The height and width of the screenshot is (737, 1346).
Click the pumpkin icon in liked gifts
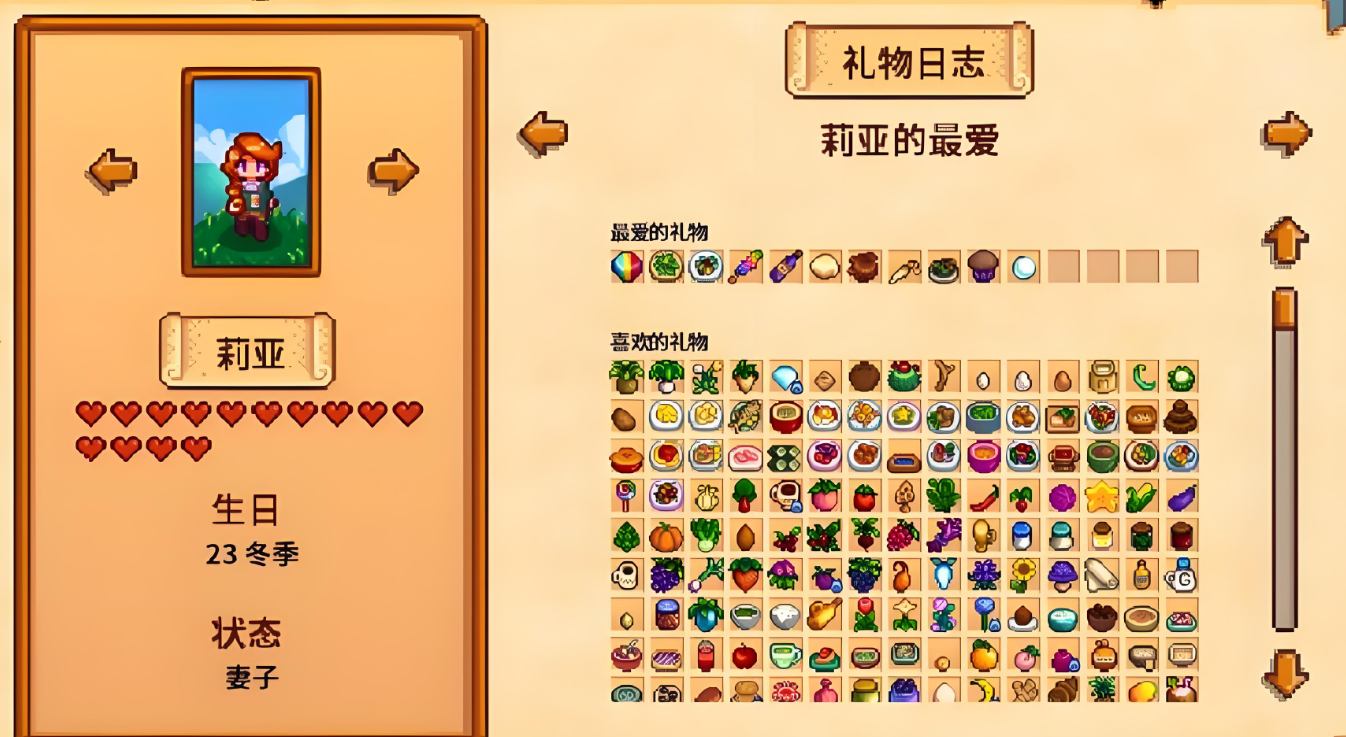666,537
